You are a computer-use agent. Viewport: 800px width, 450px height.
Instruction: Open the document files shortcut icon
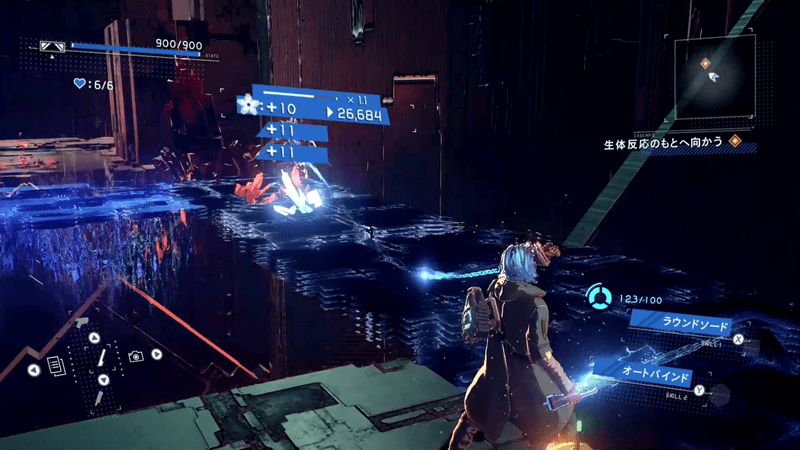pos(55,367)
